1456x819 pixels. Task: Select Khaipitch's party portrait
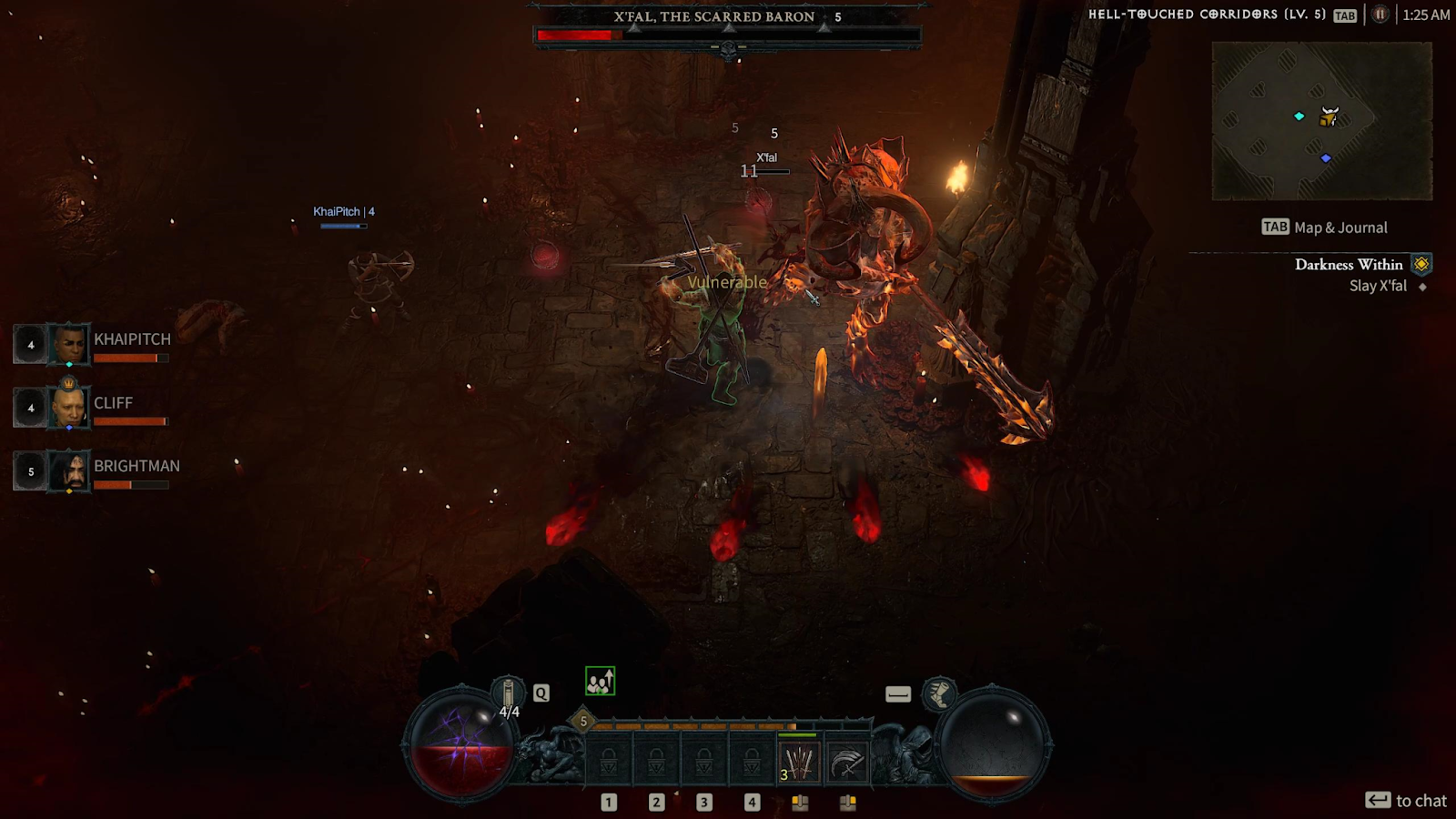pos(68,345)
